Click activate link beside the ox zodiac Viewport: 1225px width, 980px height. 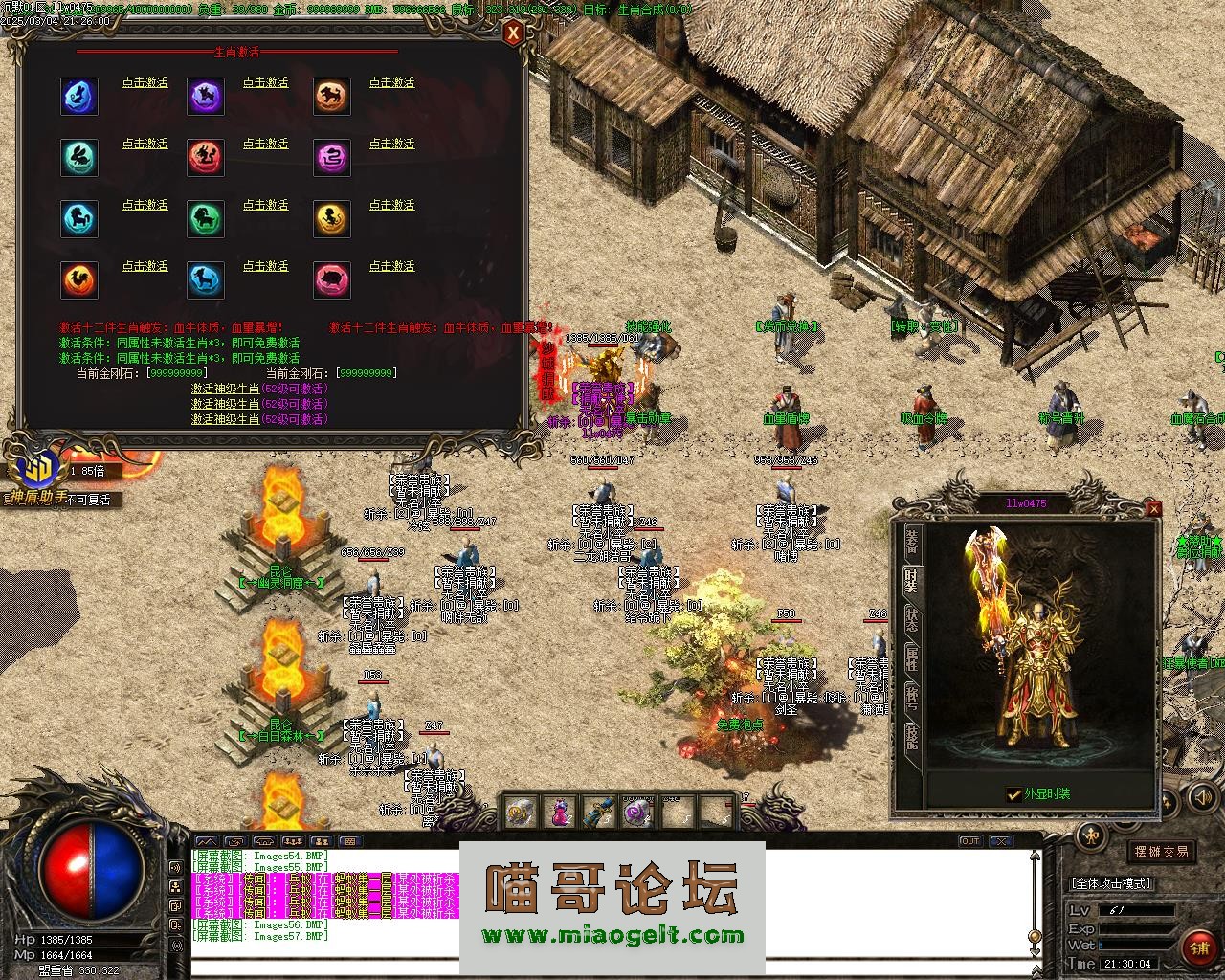coord(265,83)
